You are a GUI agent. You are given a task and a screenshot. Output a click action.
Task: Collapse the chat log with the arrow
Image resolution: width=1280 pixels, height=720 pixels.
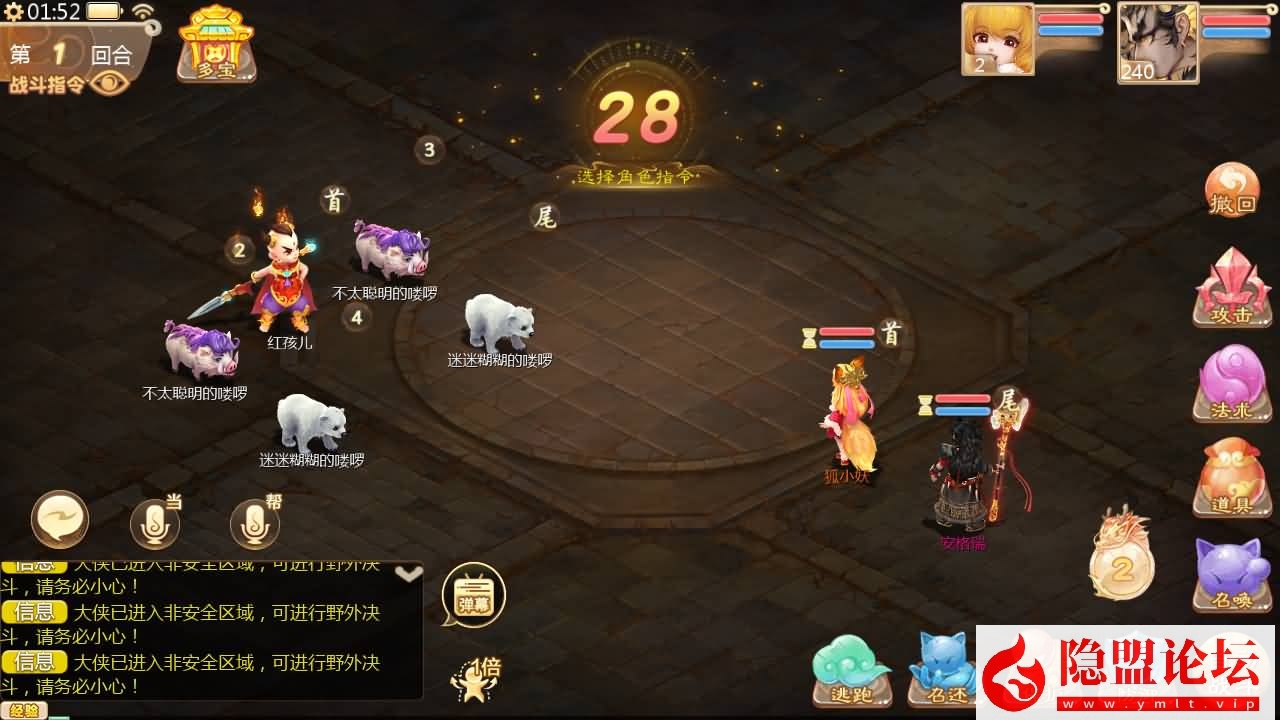(408, 573)
